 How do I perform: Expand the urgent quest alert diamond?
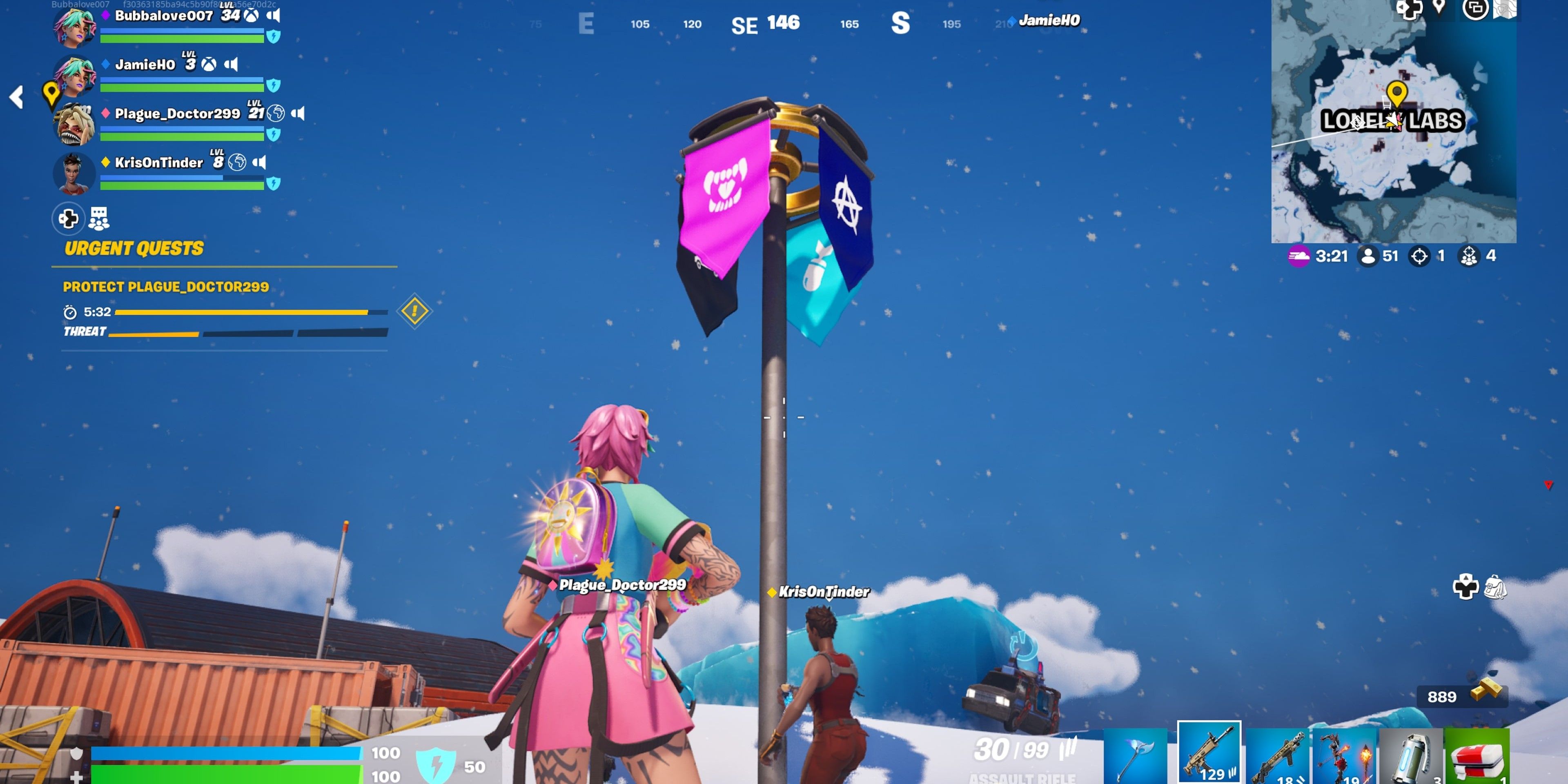[414, 310]
